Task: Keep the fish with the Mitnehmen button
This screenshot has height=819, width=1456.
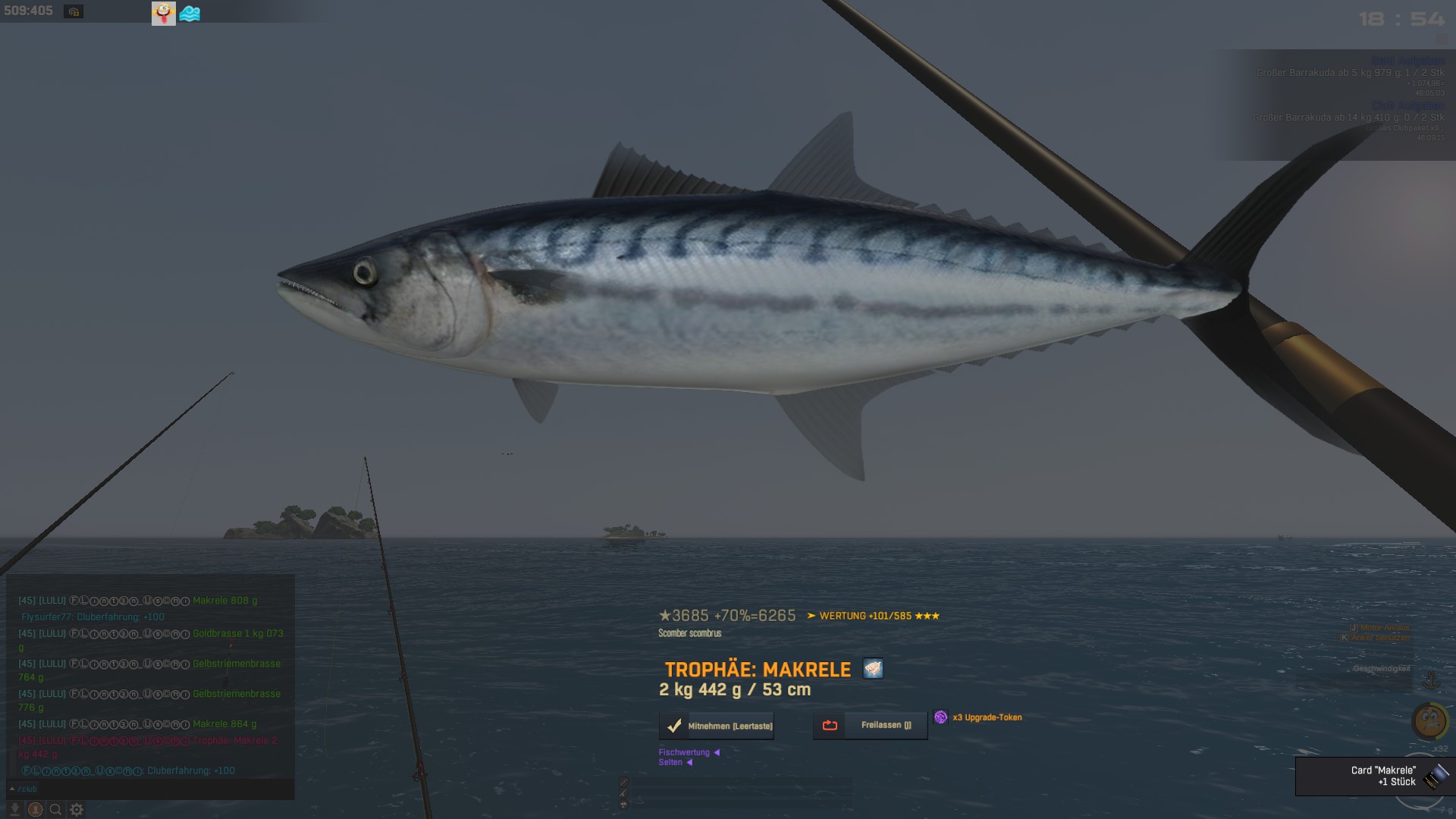Action: pyautogui.click(x=717, y=726)
